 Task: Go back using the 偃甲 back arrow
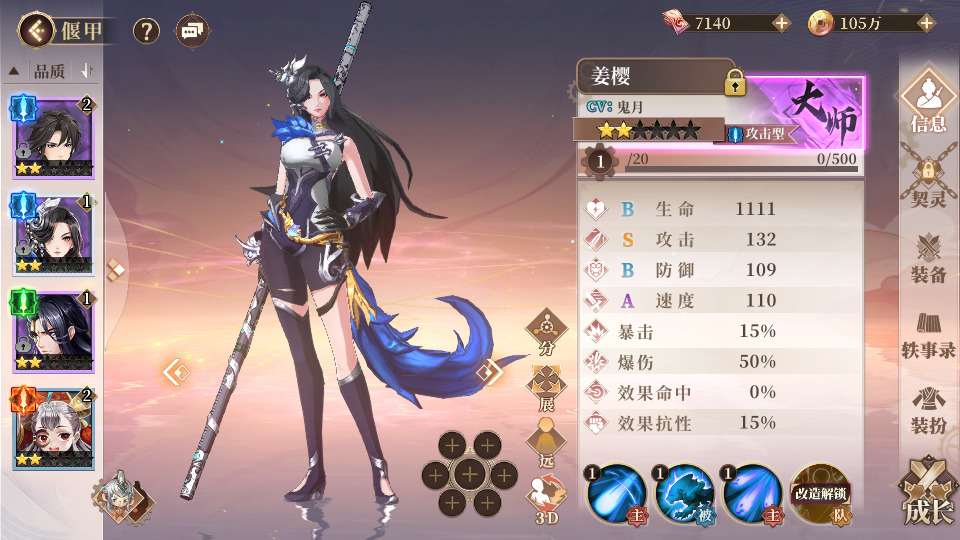coord(36,31)
